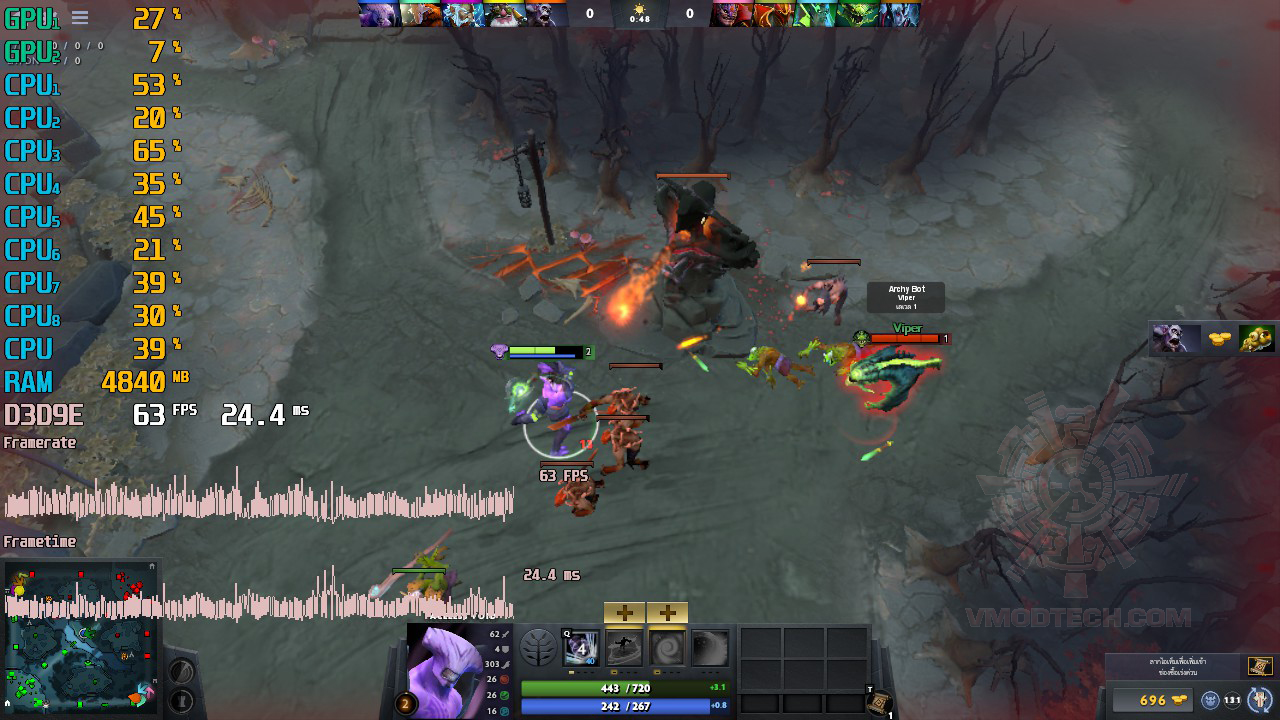Click on the minimap
Image resolution: width=1280 pixels, height=720 pixels.
coord(80,640)
